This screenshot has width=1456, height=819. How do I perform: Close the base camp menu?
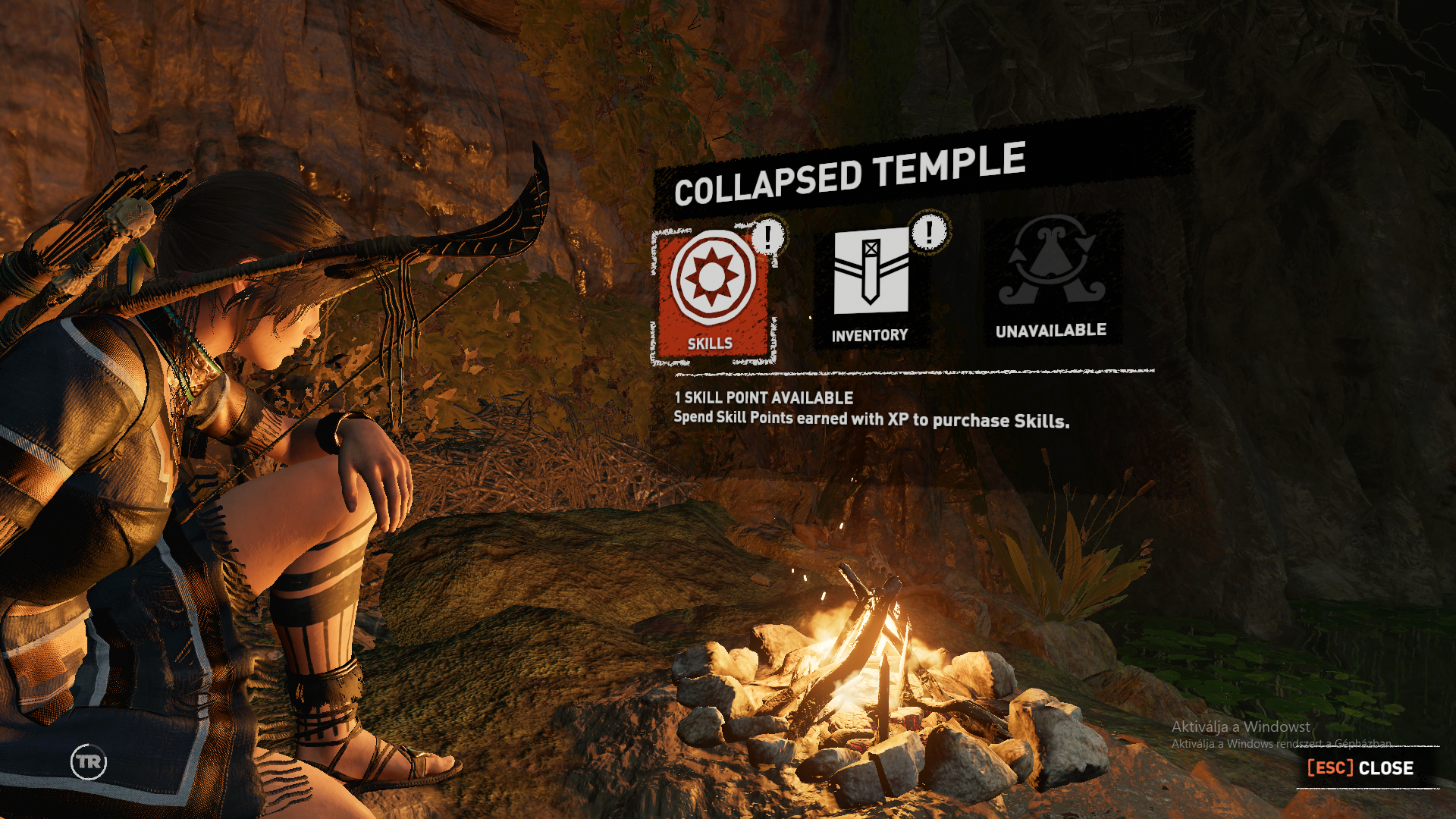pyautogui.click(x=1360, y=767)
